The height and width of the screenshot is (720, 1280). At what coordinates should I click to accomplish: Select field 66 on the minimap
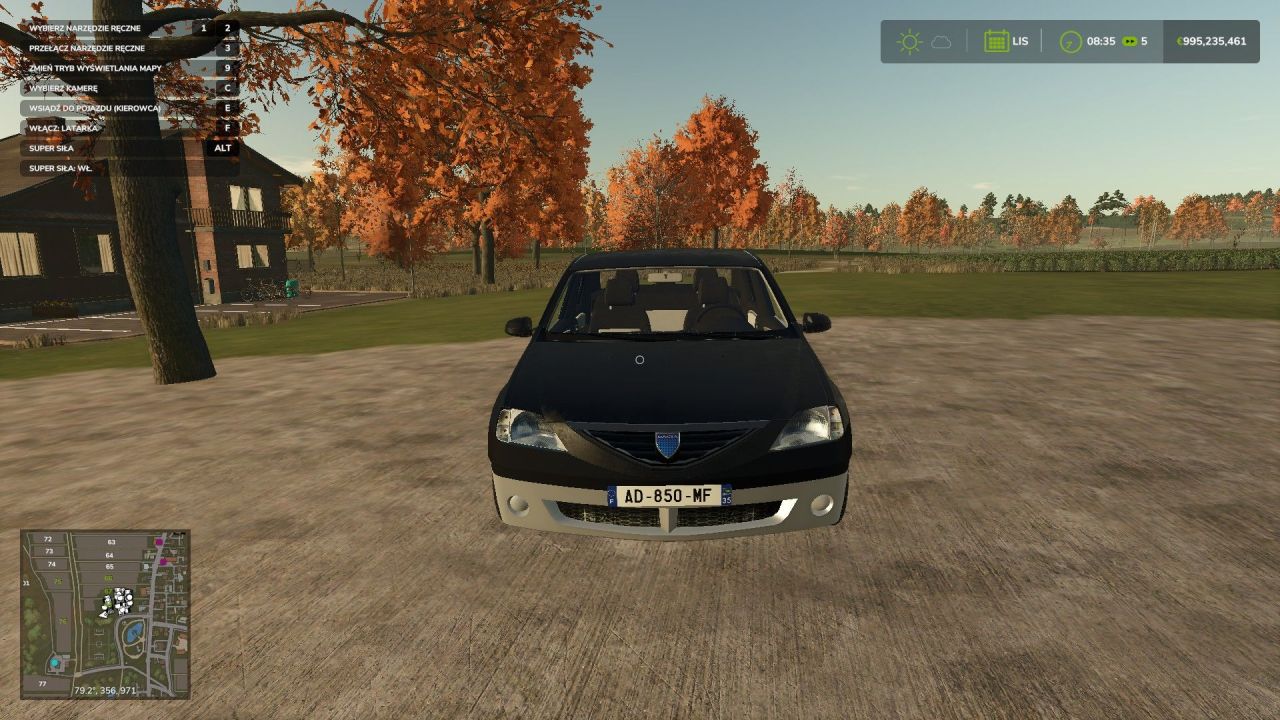click(x=108, y=579)
